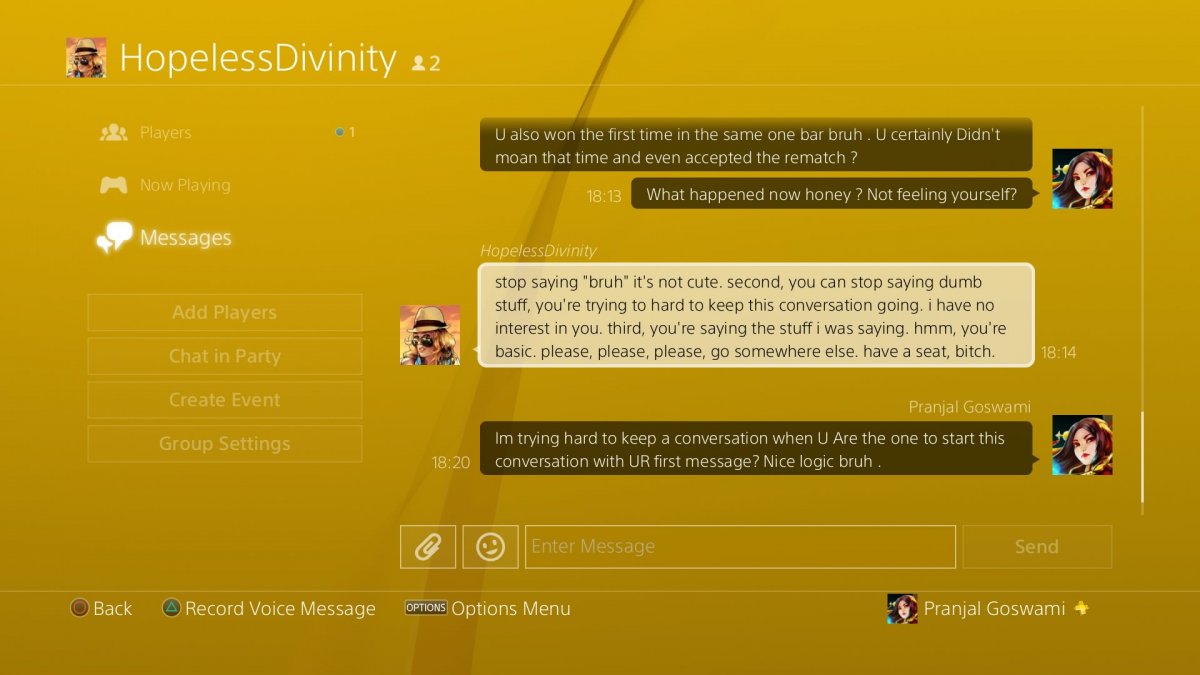Click the Create Event button

224,400
